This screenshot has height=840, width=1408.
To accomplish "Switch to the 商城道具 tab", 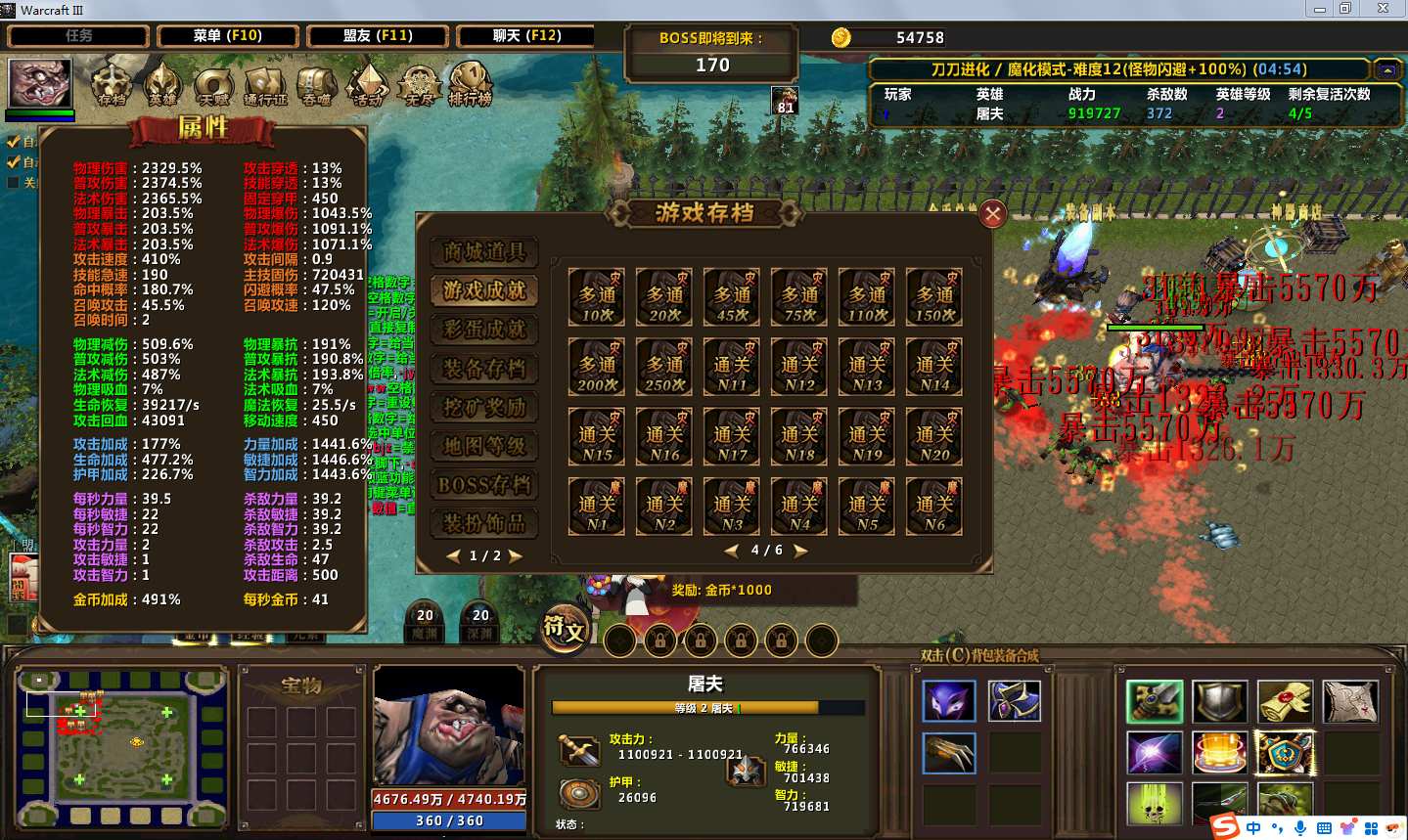I will click(484, 252).
